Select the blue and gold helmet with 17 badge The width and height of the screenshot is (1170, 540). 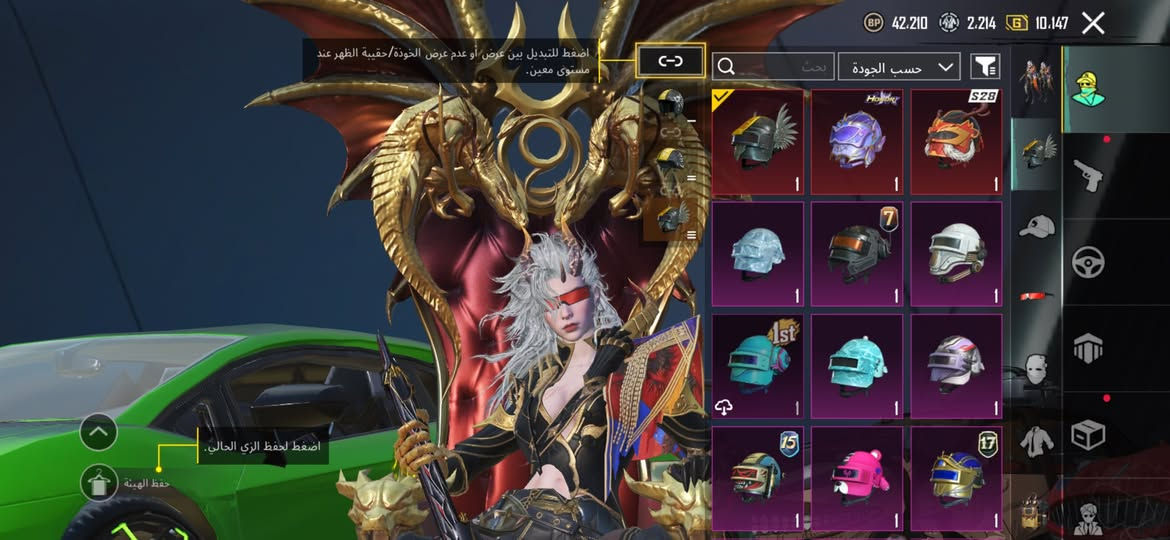(956, 478)
